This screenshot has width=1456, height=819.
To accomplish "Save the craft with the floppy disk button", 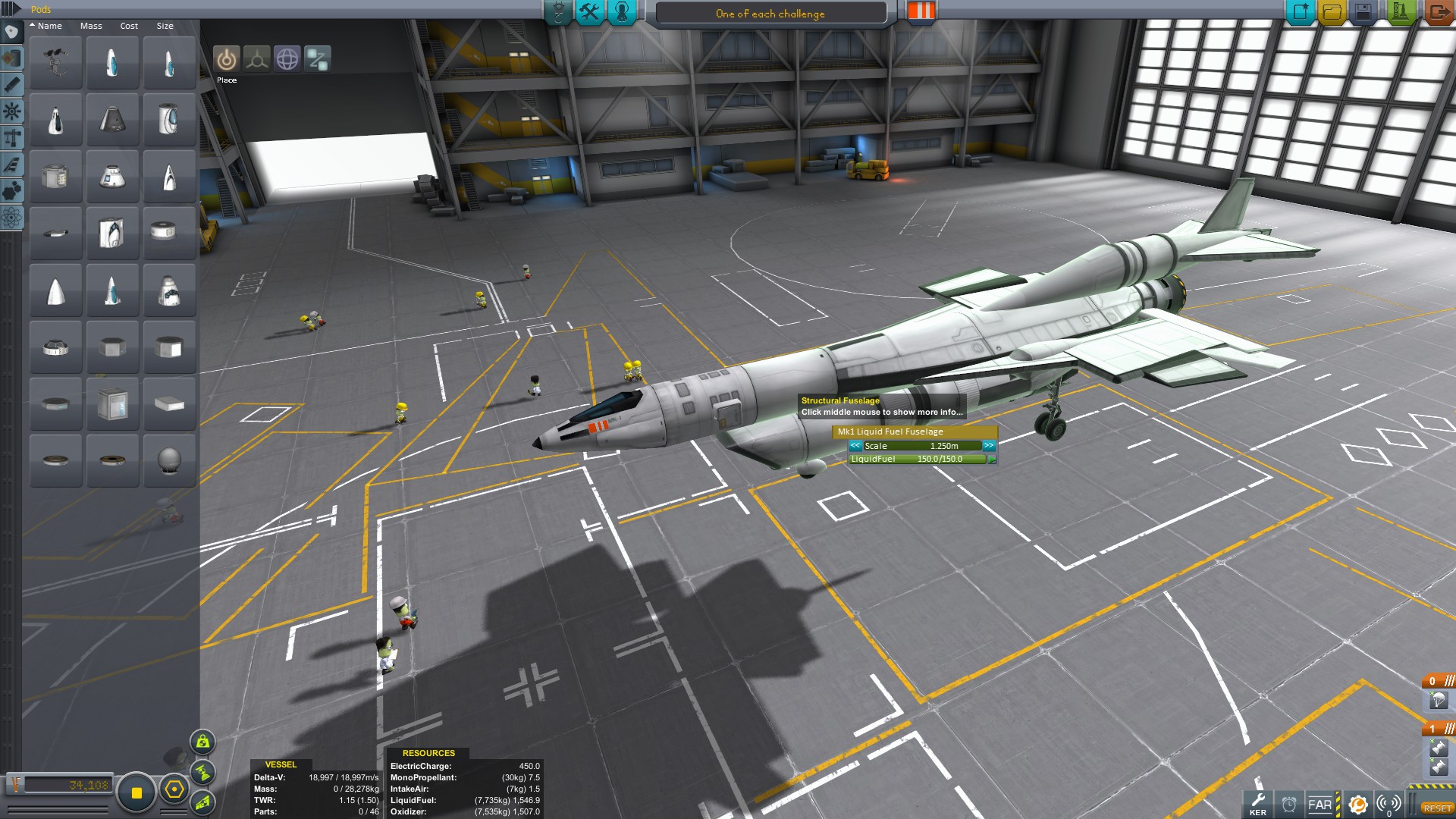I will coord(1363,12).
